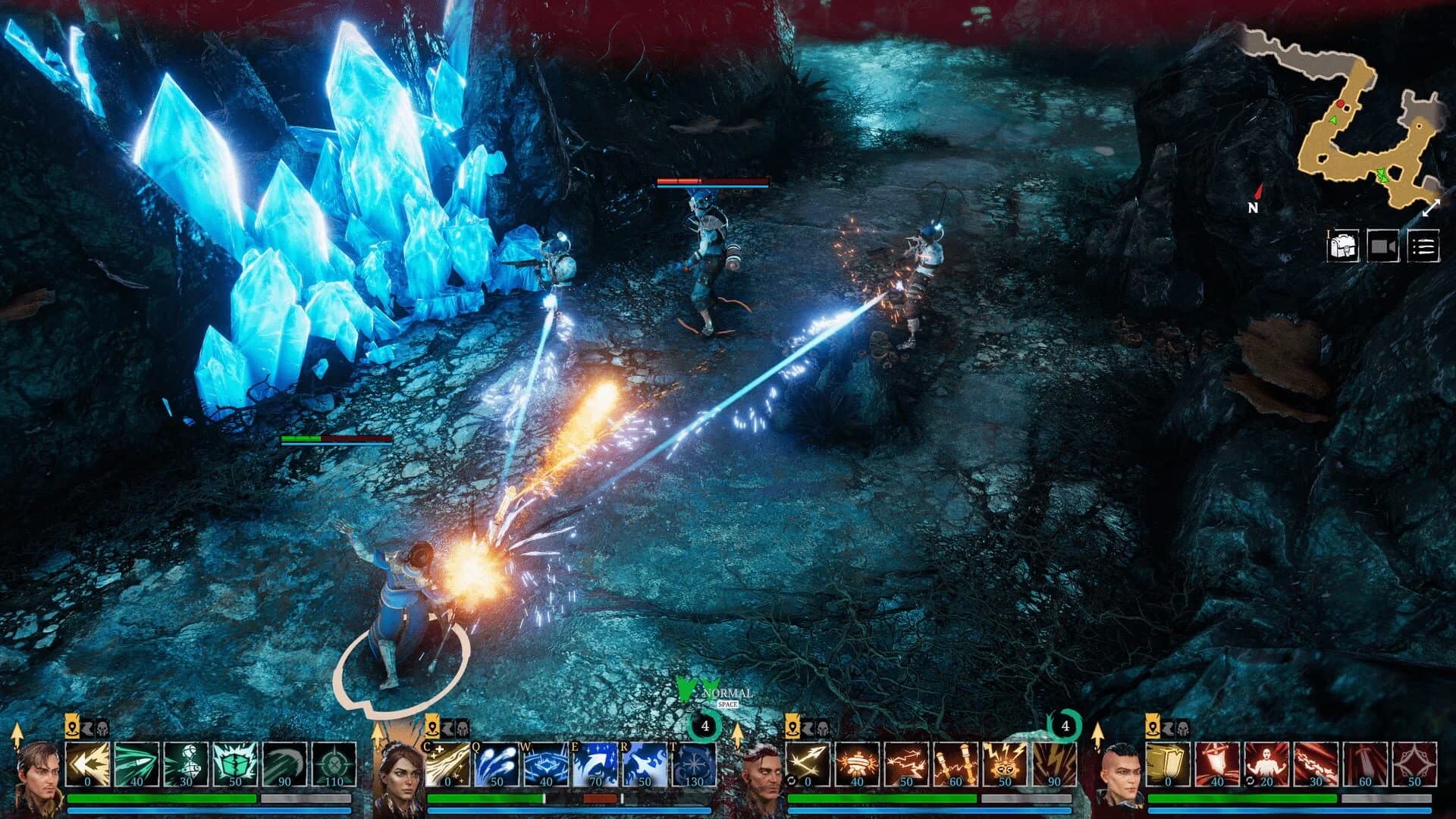
Task: Trigger the lightning skill costing 90
Action: (x=1053, y=764)
